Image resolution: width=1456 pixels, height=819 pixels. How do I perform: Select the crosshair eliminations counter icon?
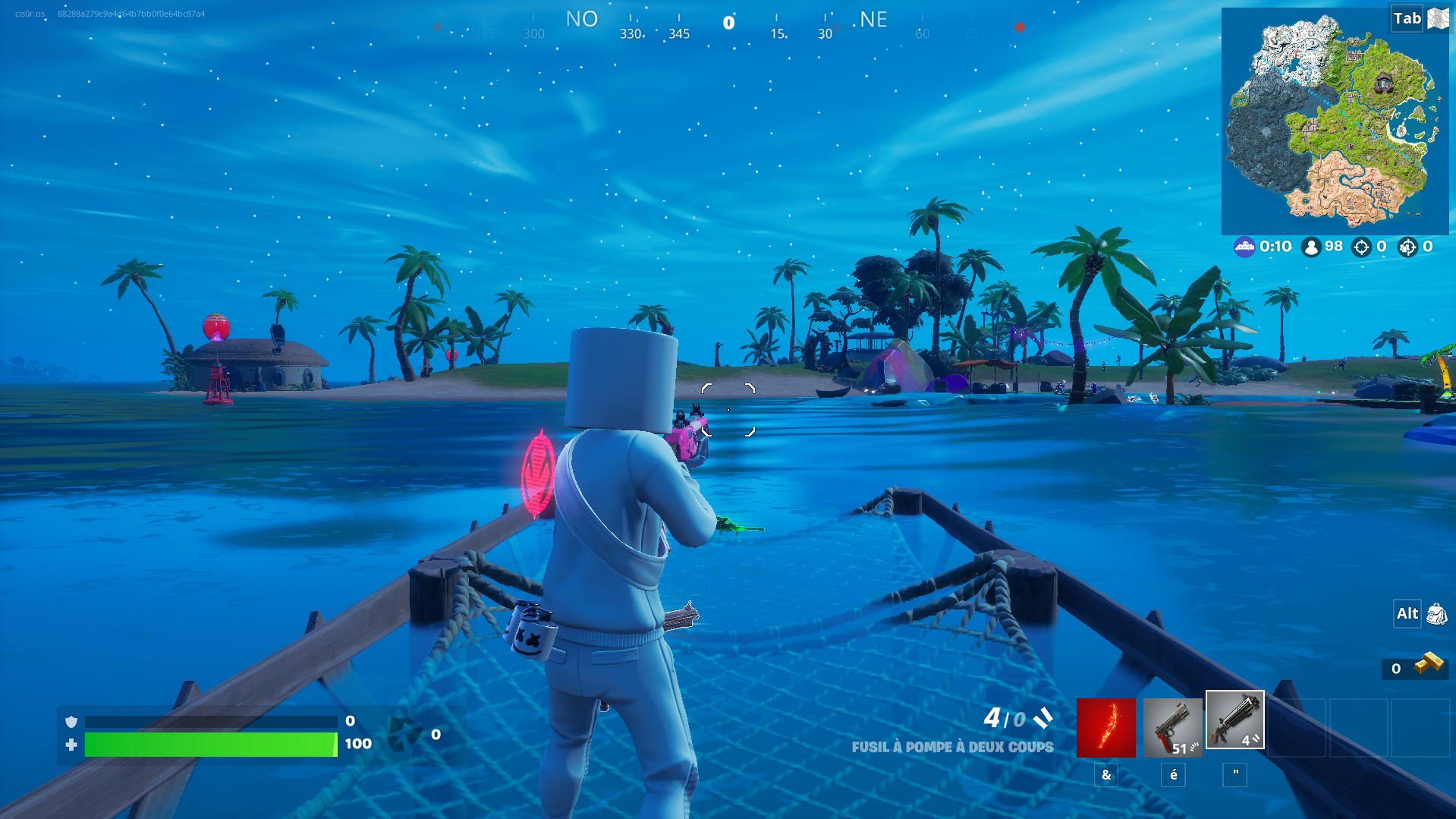(1363, 247)
